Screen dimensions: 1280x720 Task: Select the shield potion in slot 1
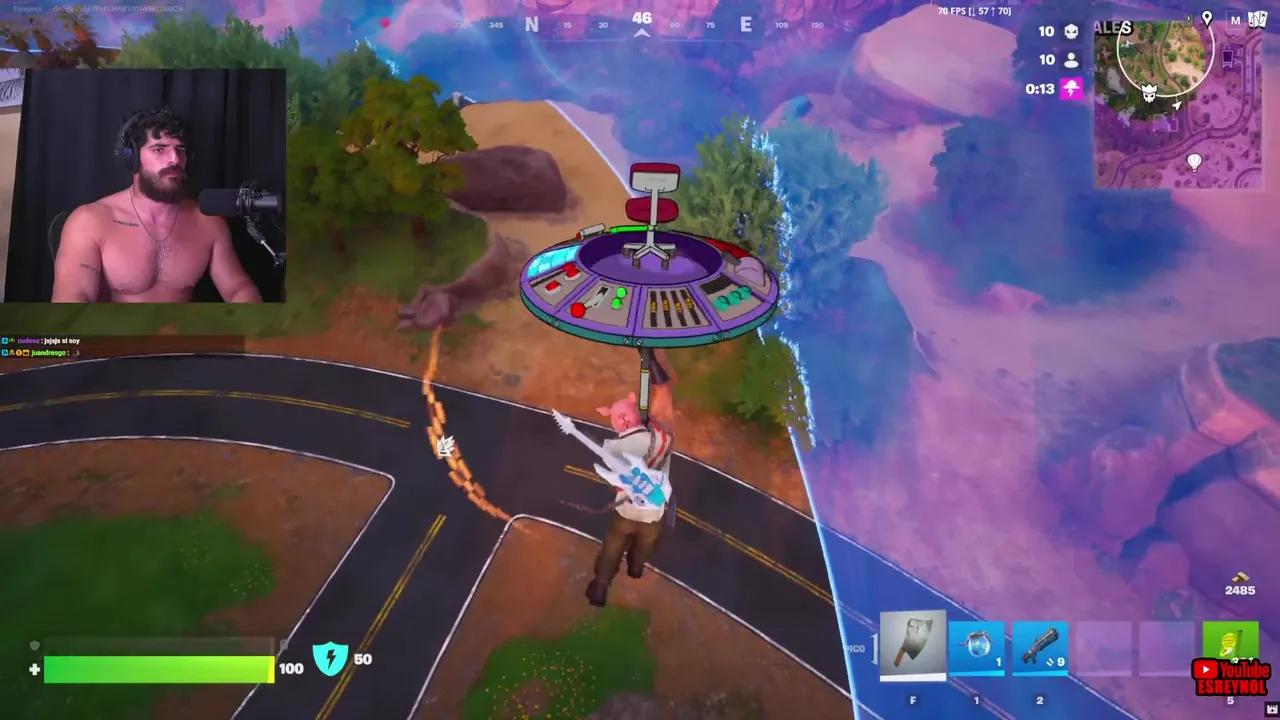(x=977, y=645)
